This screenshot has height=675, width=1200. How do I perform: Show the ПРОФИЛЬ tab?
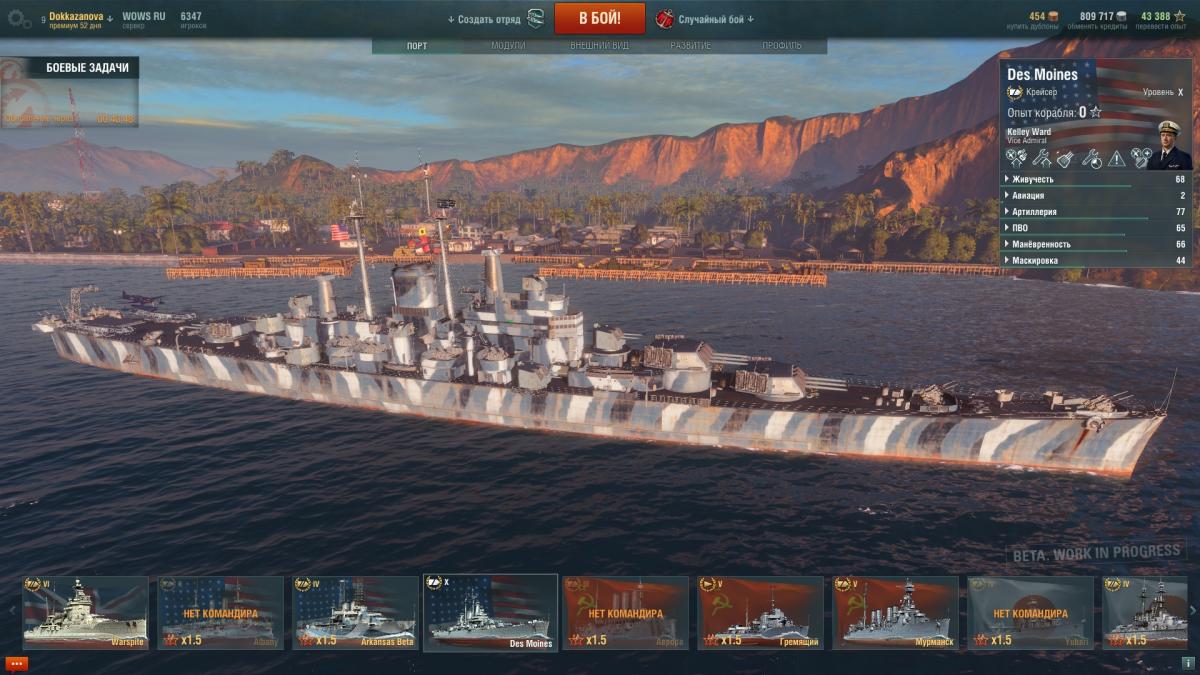(x=782, y=46)
